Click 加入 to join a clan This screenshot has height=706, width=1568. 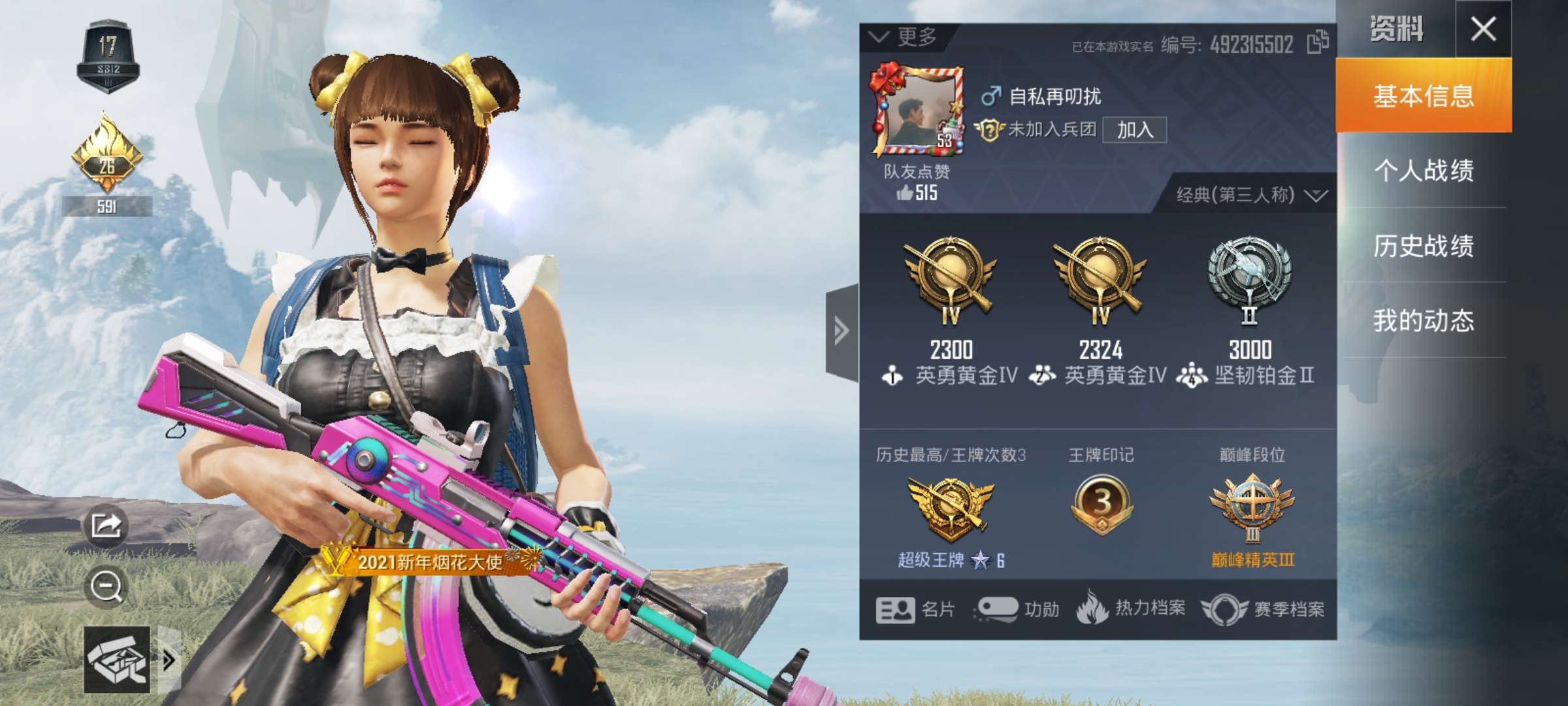(1134, 130)
